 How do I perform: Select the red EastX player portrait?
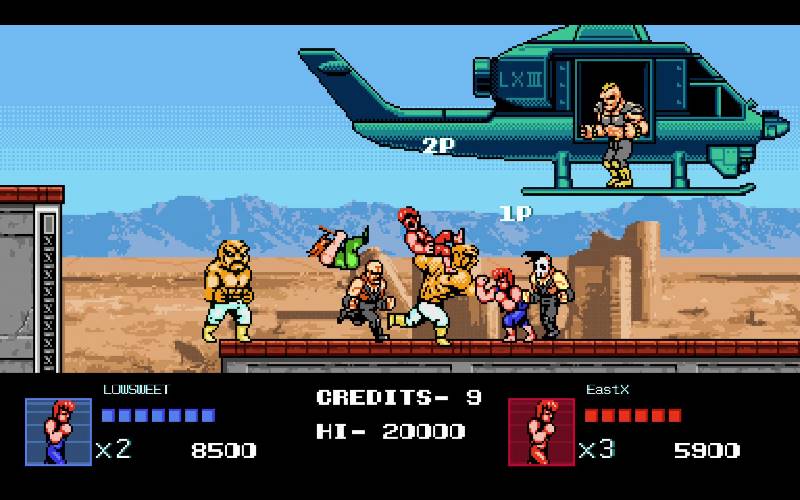click(x=541, y=432)
